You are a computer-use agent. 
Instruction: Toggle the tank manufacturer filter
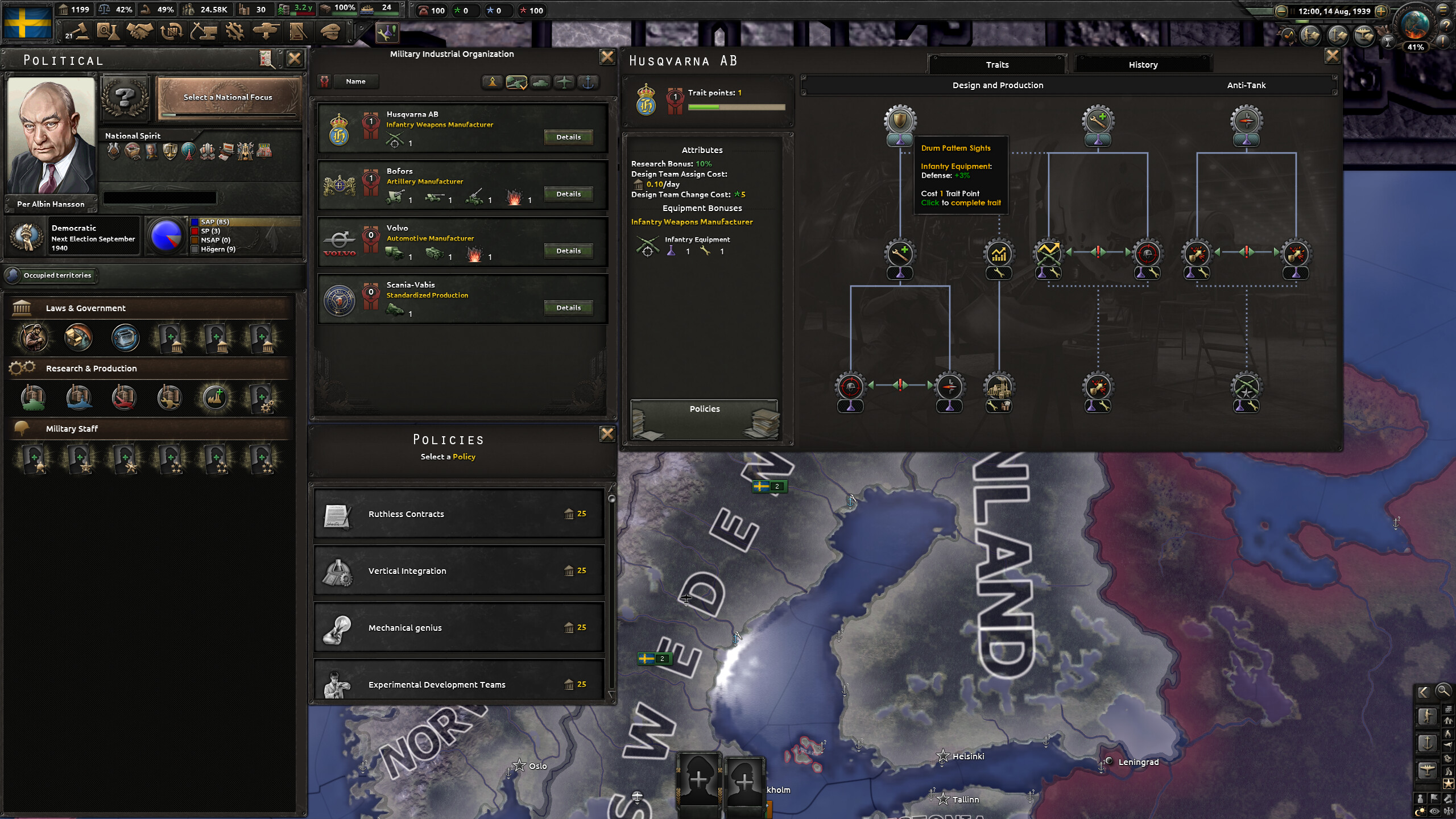click(540, 82)
